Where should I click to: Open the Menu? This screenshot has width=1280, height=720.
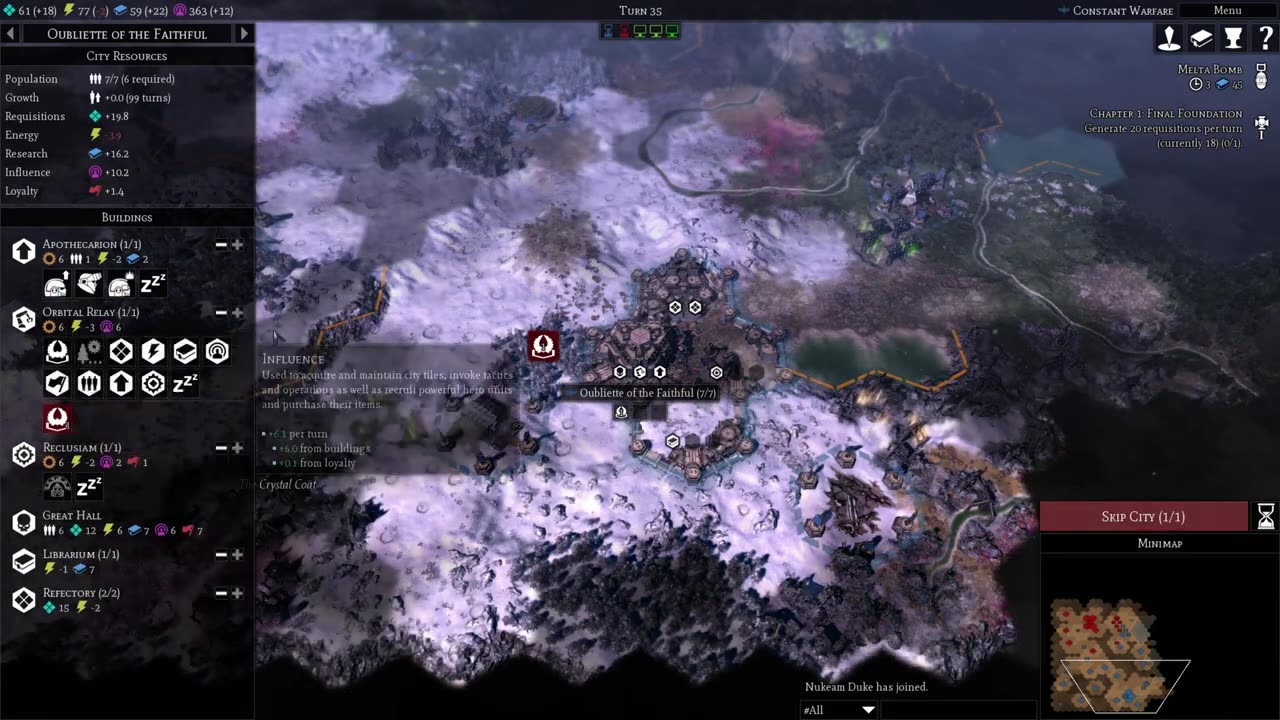pyautogui.click(x=1227, y=10)
